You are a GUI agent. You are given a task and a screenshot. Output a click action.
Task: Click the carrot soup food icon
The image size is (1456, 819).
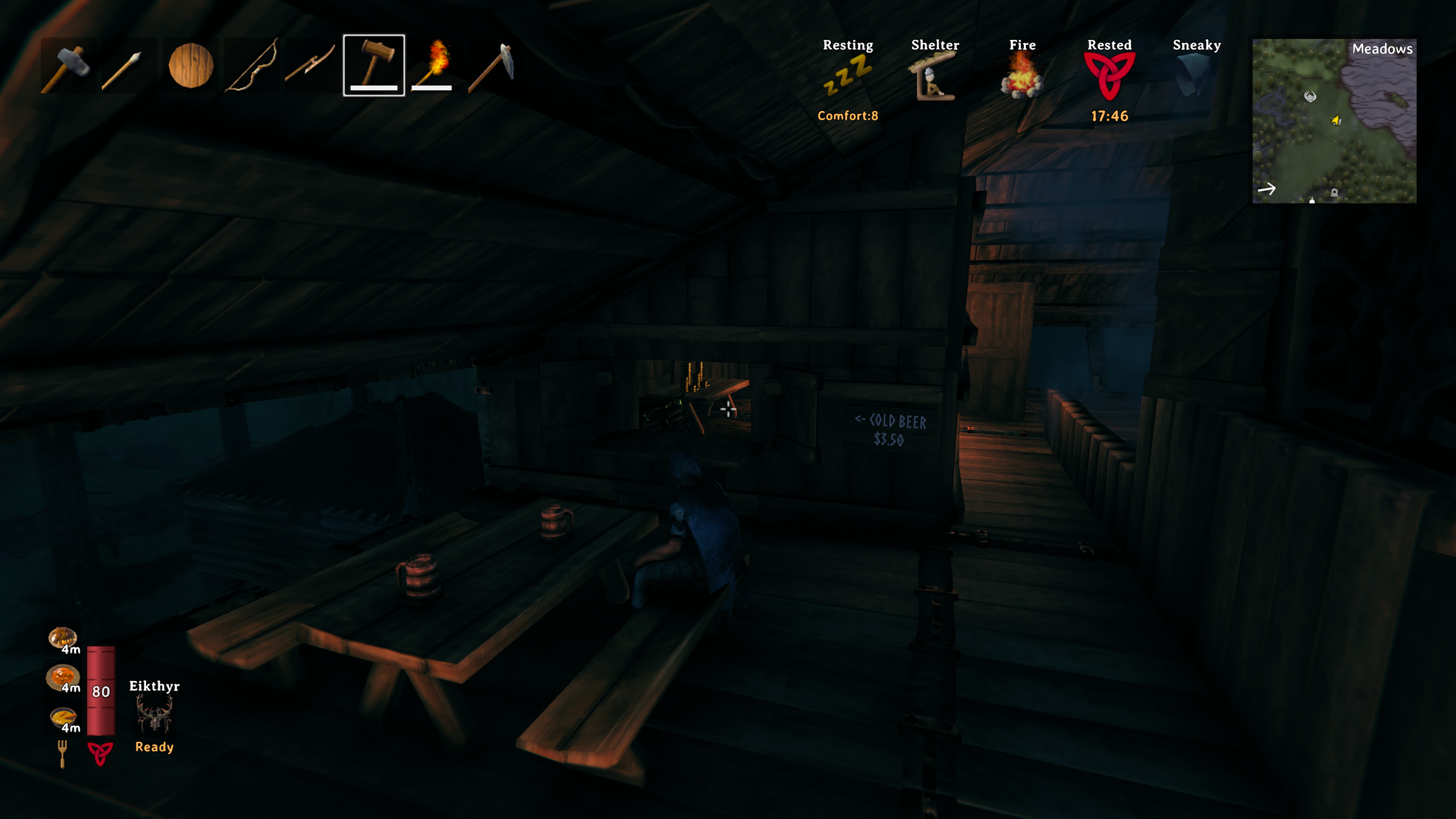[x=63, y=718]
